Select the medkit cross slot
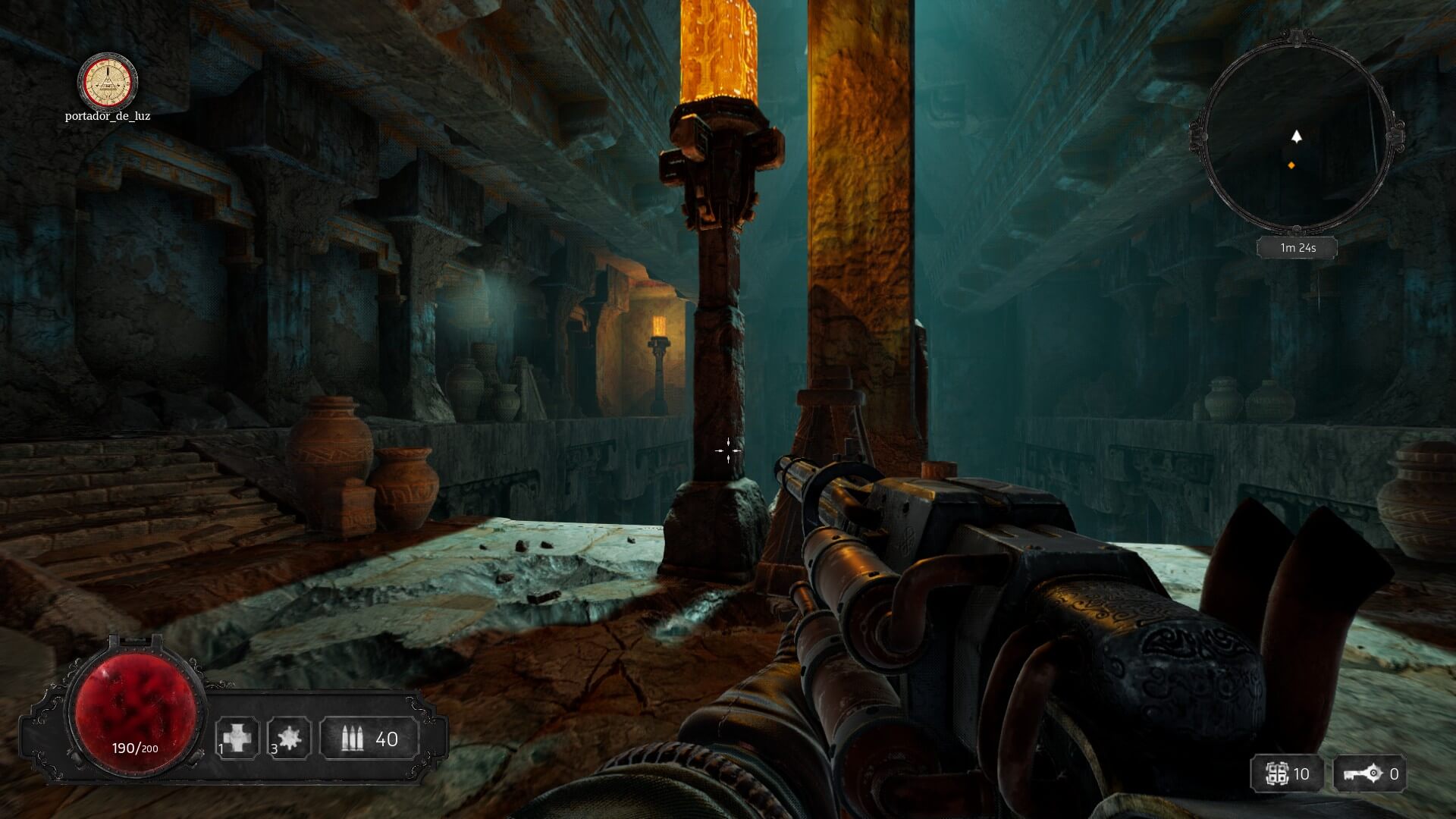 [x=237, y=738]
